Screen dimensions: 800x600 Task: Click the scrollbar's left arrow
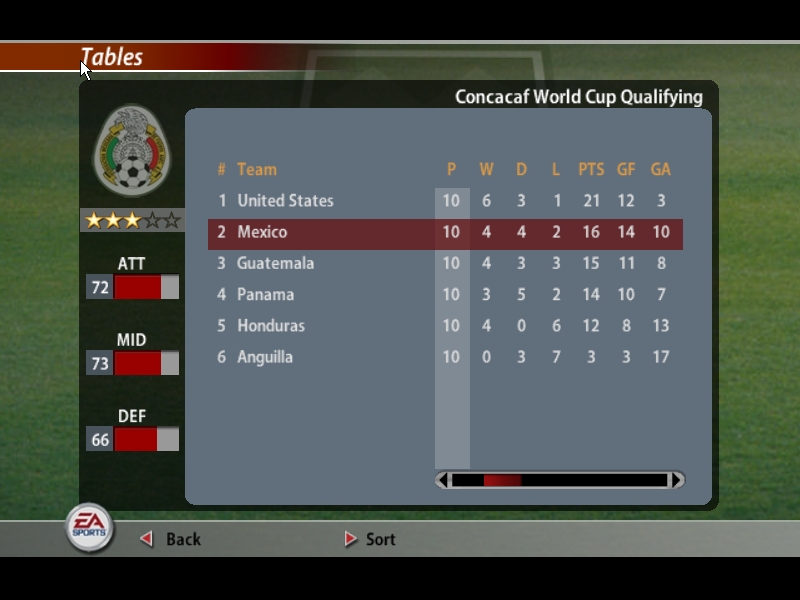[443, 480]
